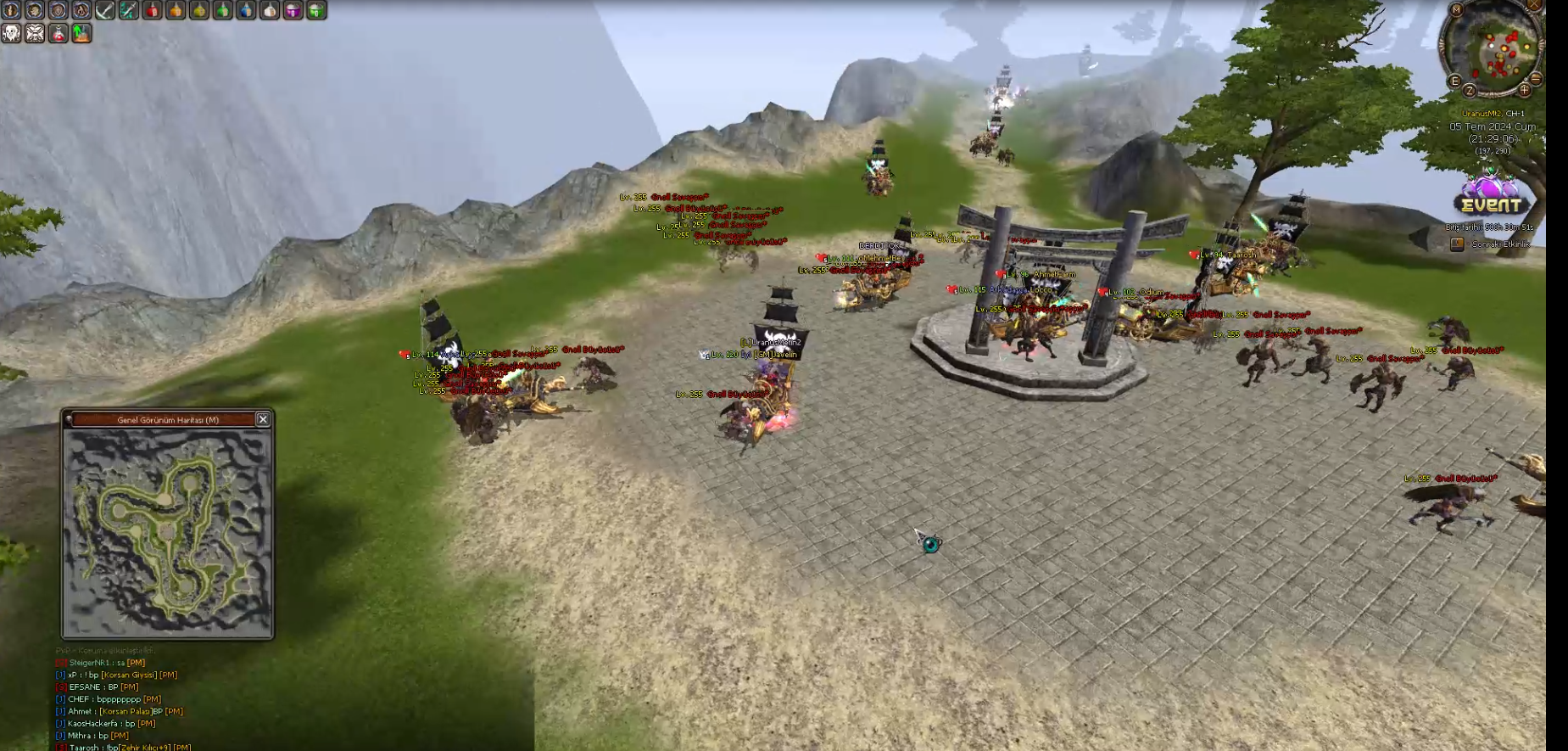
Task: Click the overview map inside the map window
Action: tap(168, 532)
